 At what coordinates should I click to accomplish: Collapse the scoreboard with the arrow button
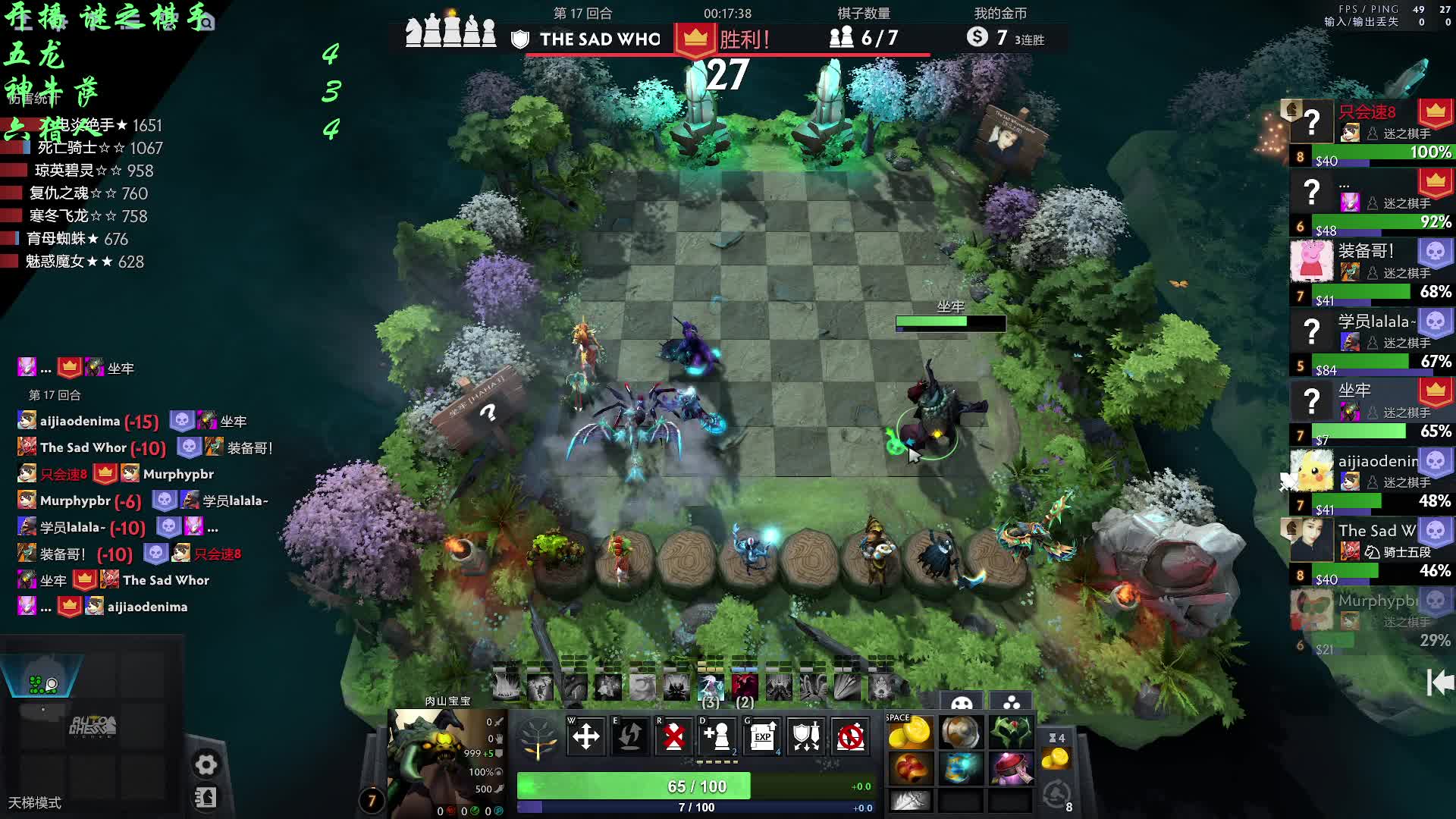pyautogui.click(x=1440, y=682)
